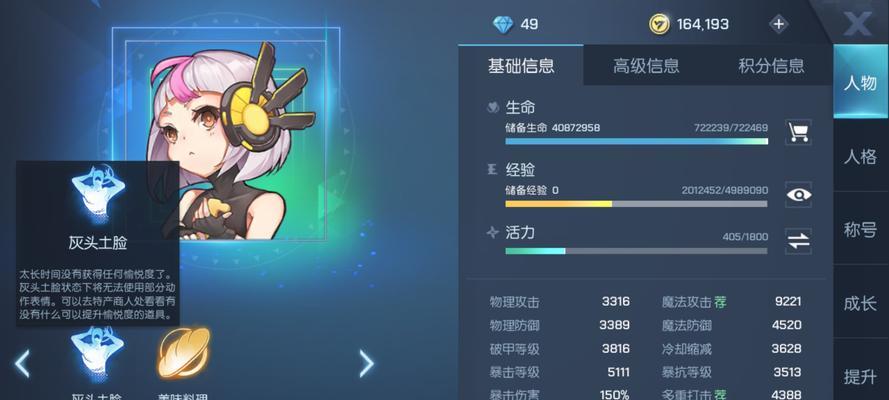Select the 人物 side tab

(x=860, y=83)
